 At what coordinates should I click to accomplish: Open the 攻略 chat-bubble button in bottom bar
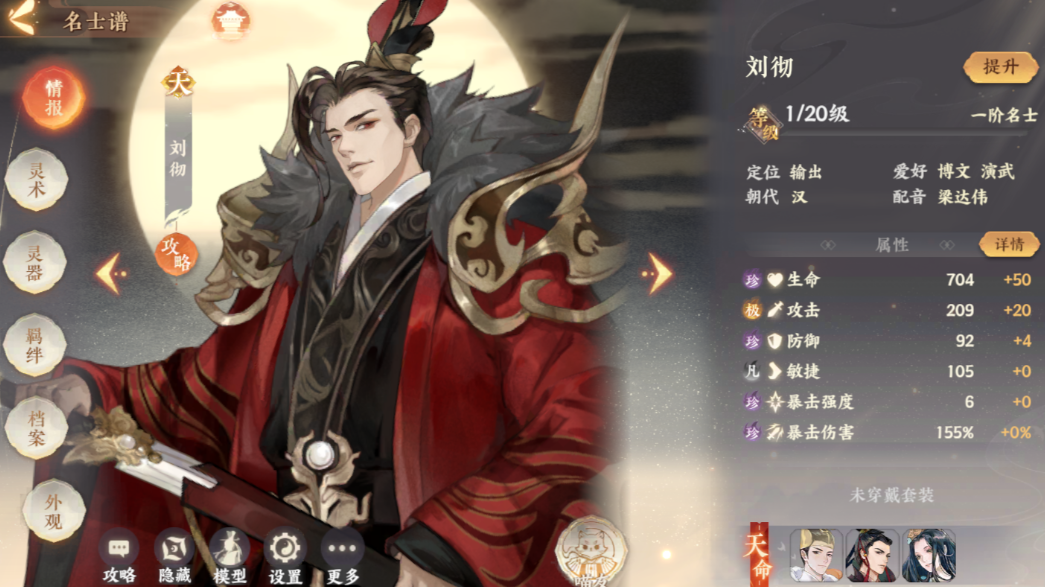(x=119, y=556)
